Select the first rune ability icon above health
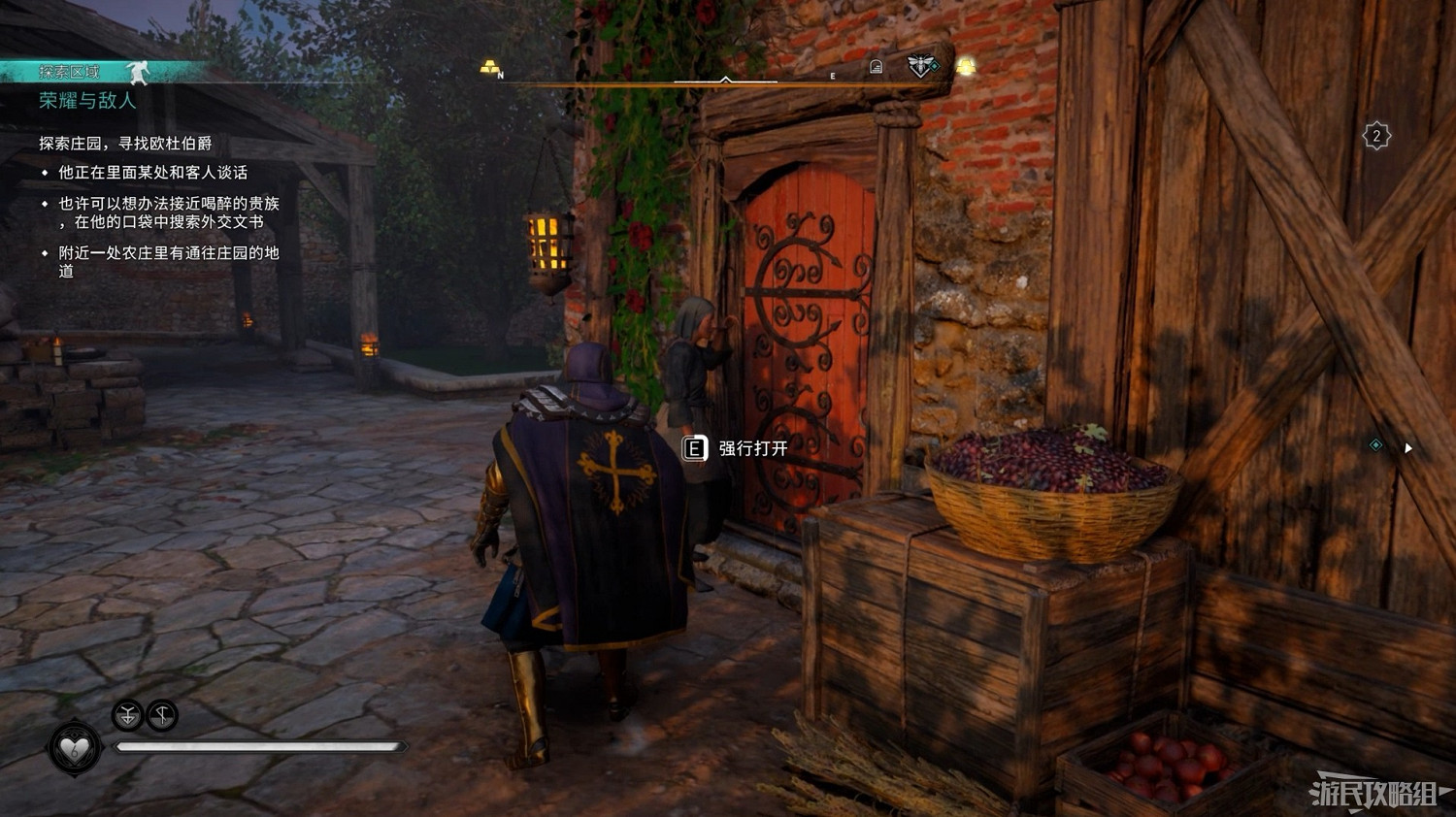Viewport: 1456px width, 817px height. pos(125,716)
